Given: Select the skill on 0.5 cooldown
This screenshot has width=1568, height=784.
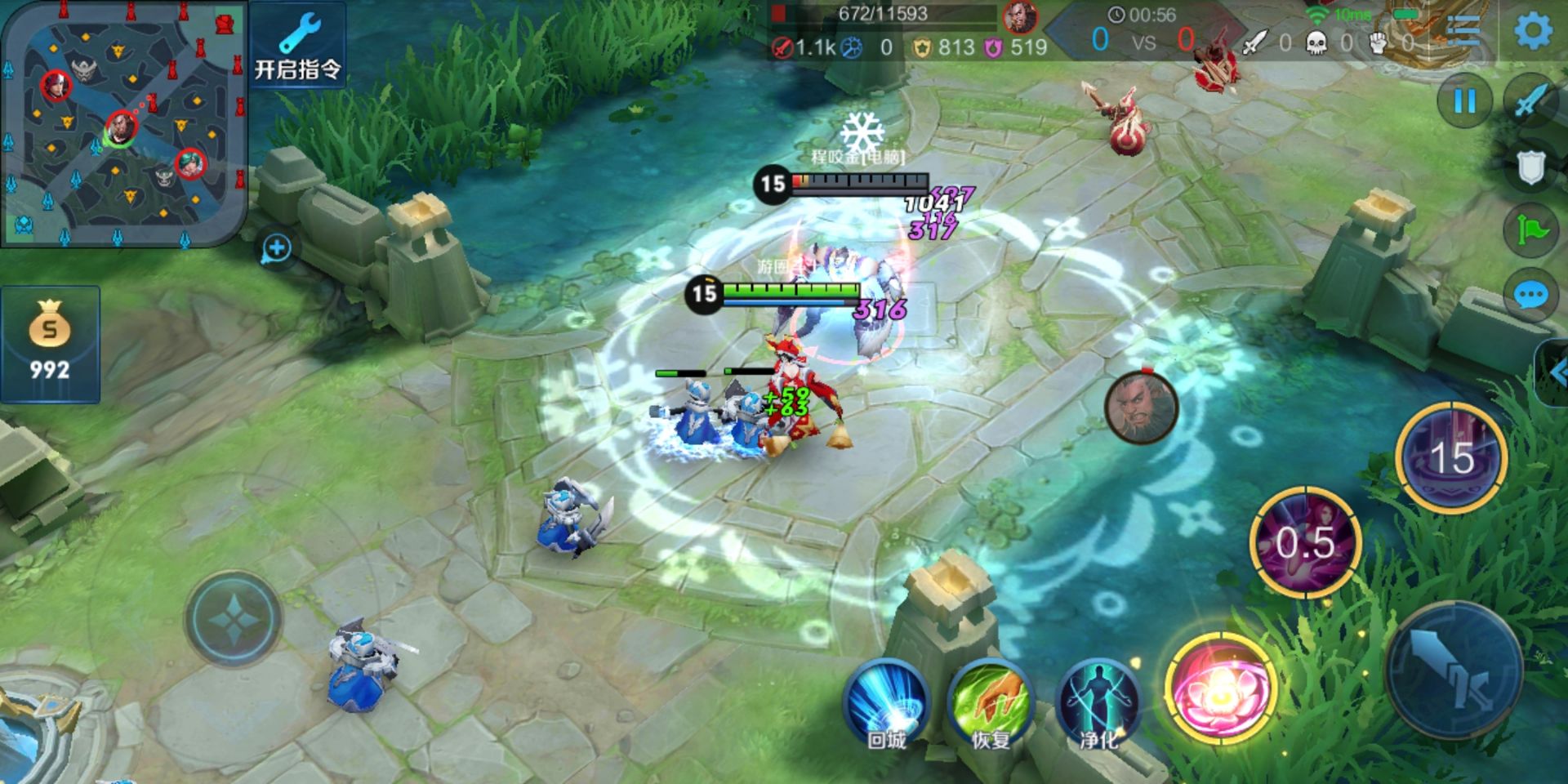Looking at the screenshot, I should (x=1305, y=541).
